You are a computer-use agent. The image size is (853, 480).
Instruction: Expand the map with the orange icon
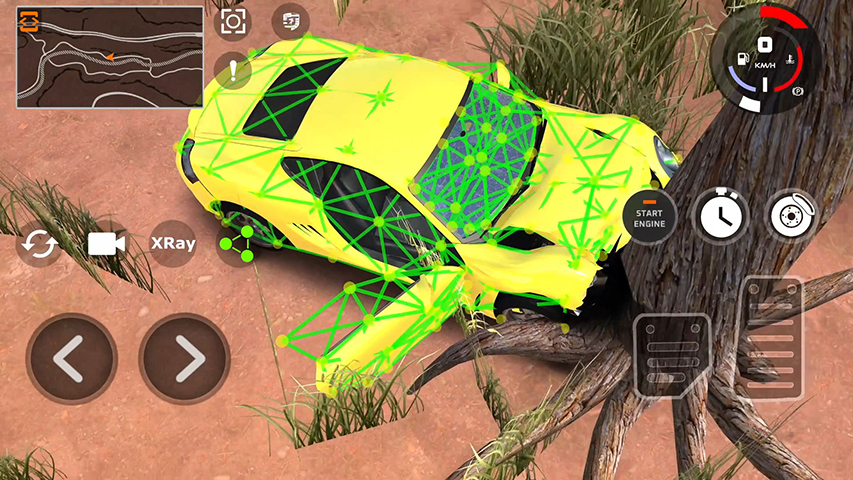point(29,21)
